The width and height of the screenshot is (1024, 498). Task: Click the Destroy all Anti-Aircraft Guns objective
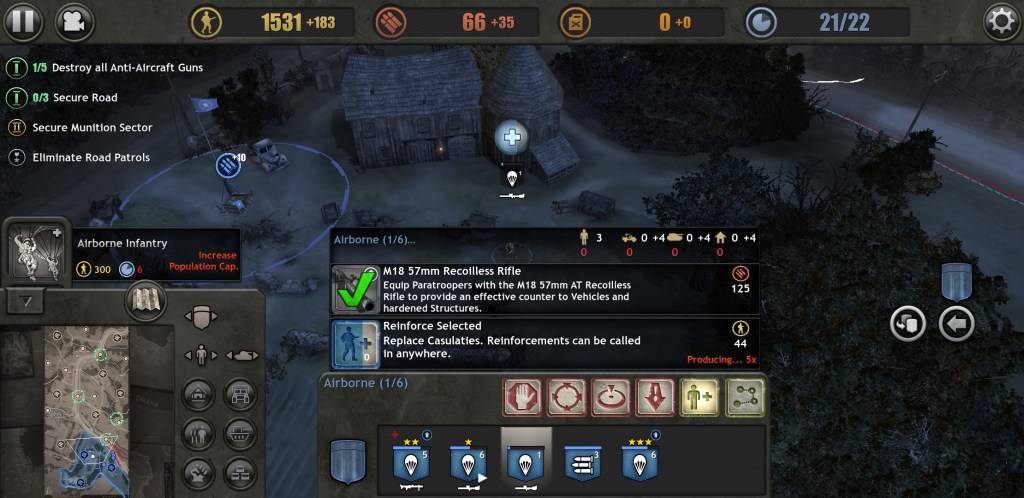117,68
